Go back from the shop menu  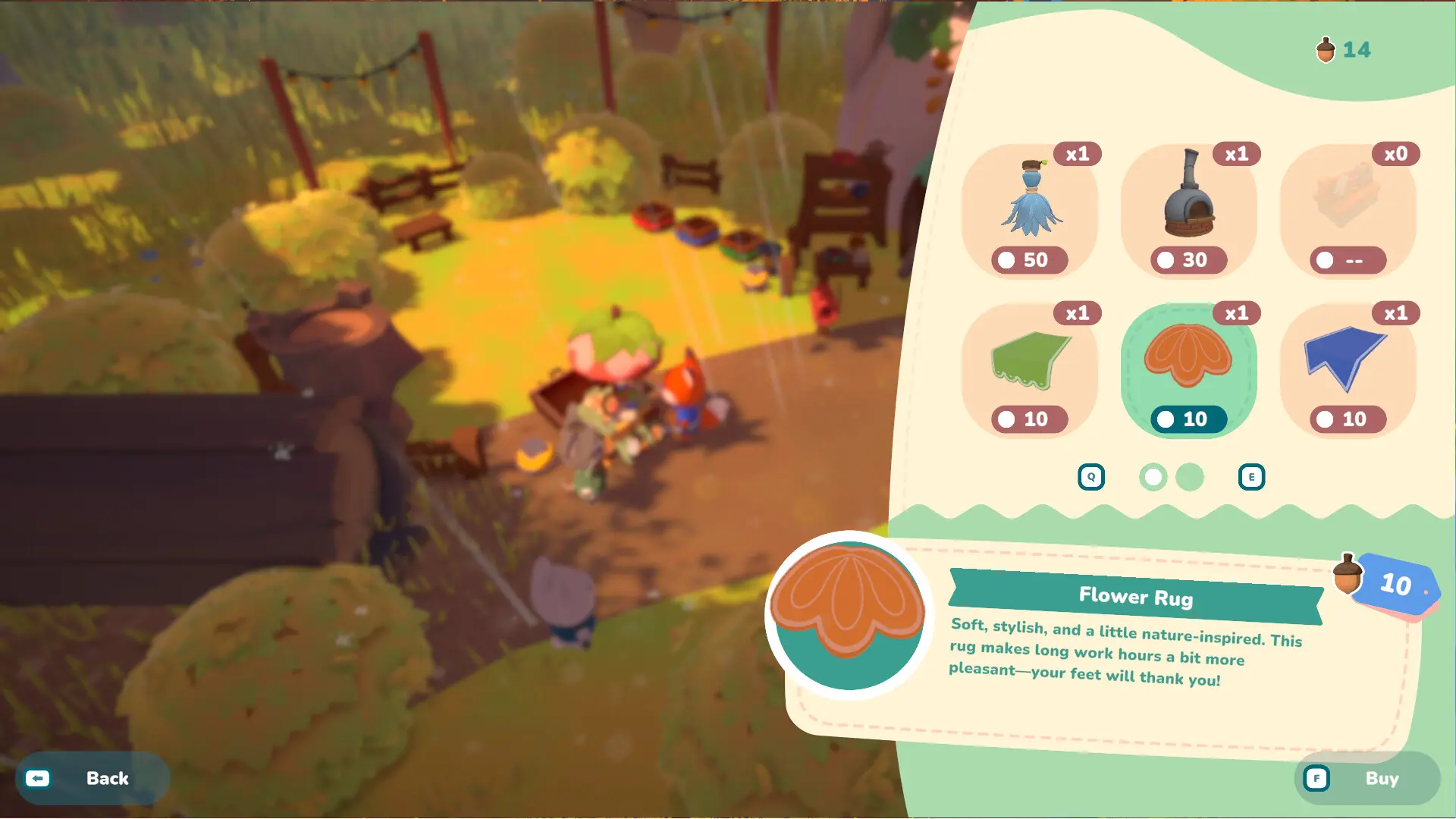pos(92,778)
